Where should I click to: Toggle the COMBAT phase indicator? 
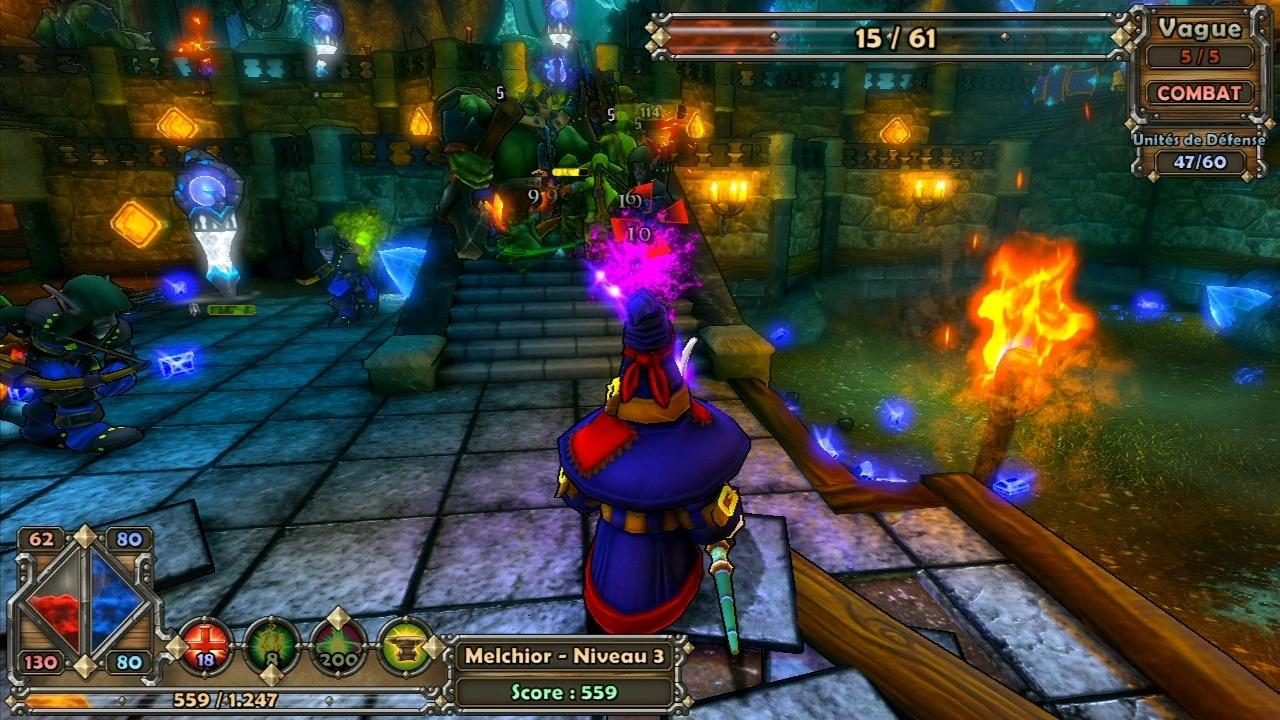point(1200,93)
